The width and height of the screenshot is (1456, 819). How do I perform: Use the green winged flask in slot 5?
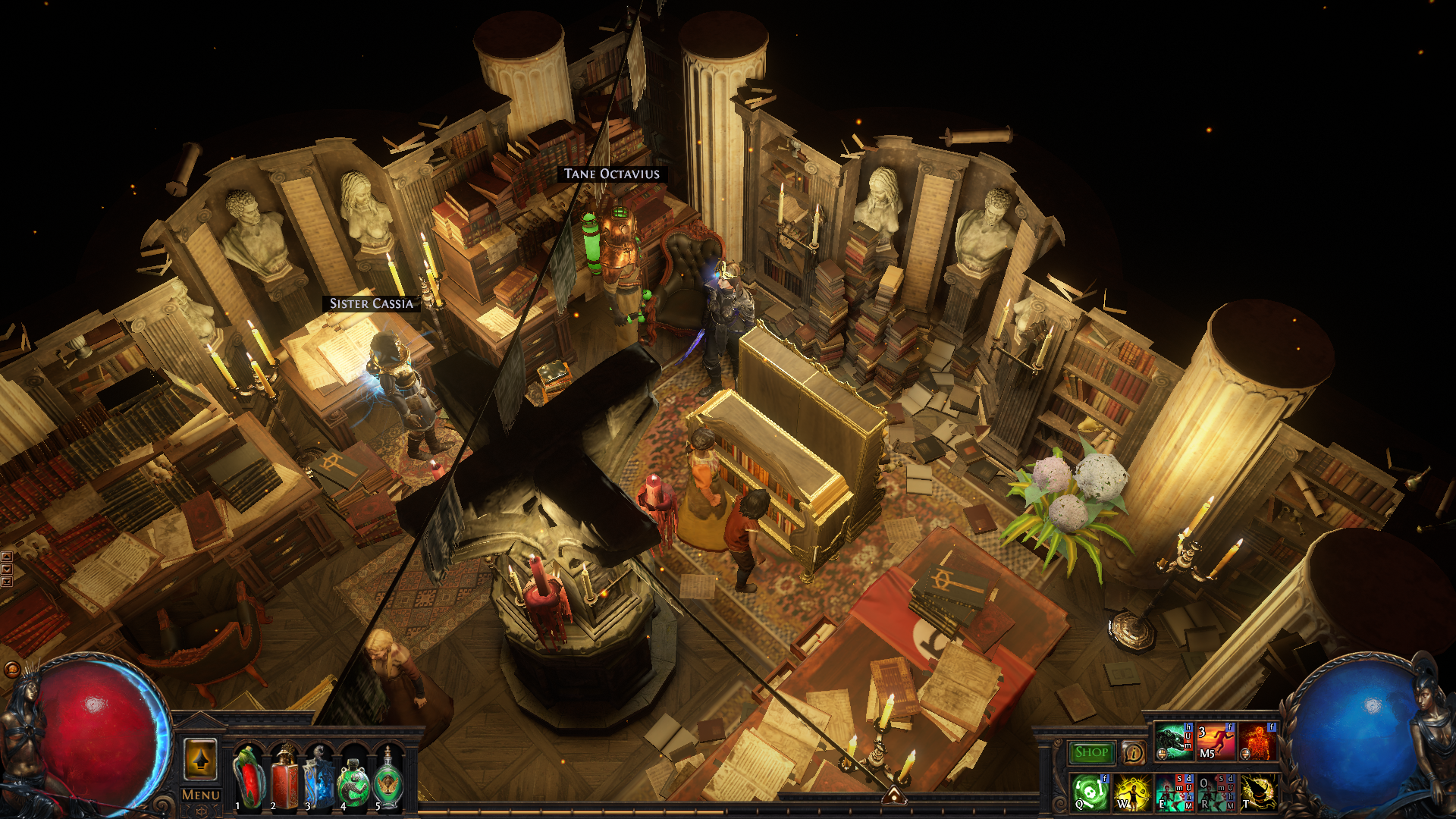tap(388, 777)
